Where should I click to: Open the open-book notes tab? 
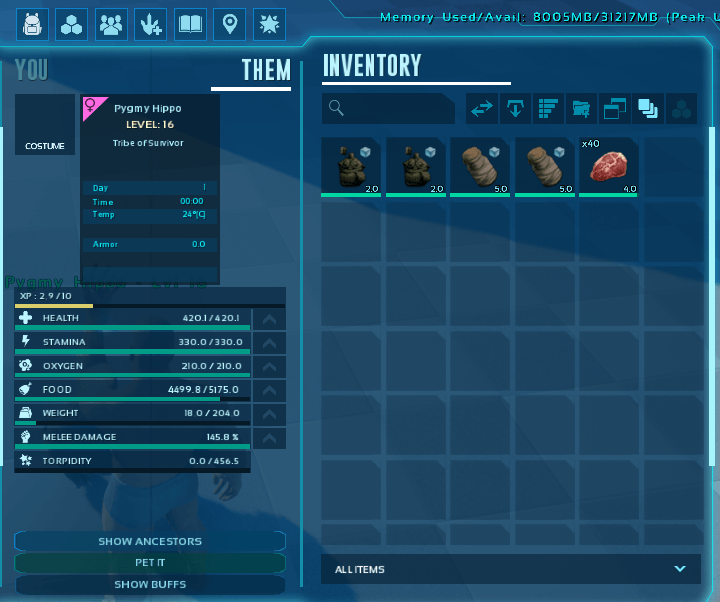click(x=190, y=24)
